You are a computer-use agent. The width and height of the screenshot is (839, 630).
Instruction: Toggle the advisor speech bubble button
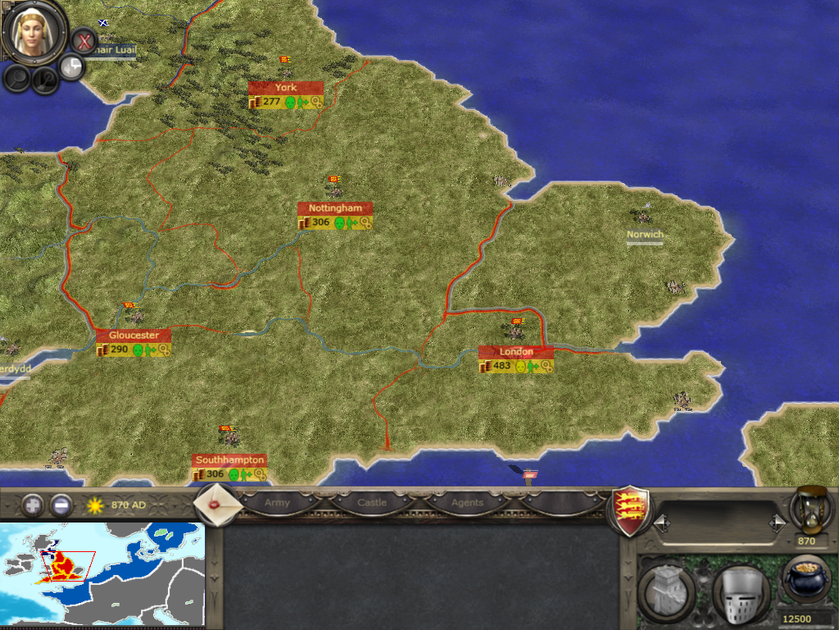[x=72, y=67]
